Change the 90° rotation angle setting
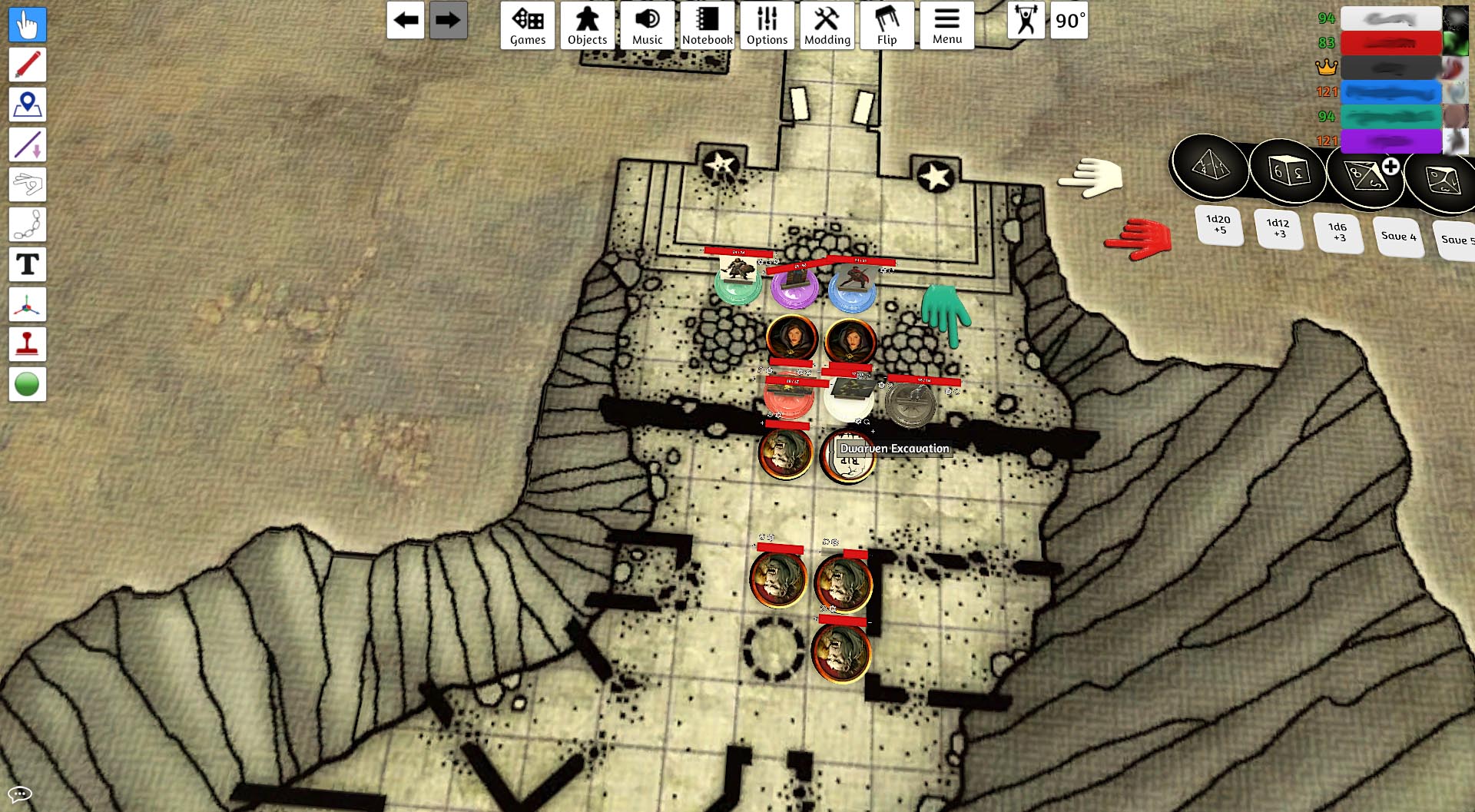Viewport: 1475px width, 812px height. [x=1069, y=21]
